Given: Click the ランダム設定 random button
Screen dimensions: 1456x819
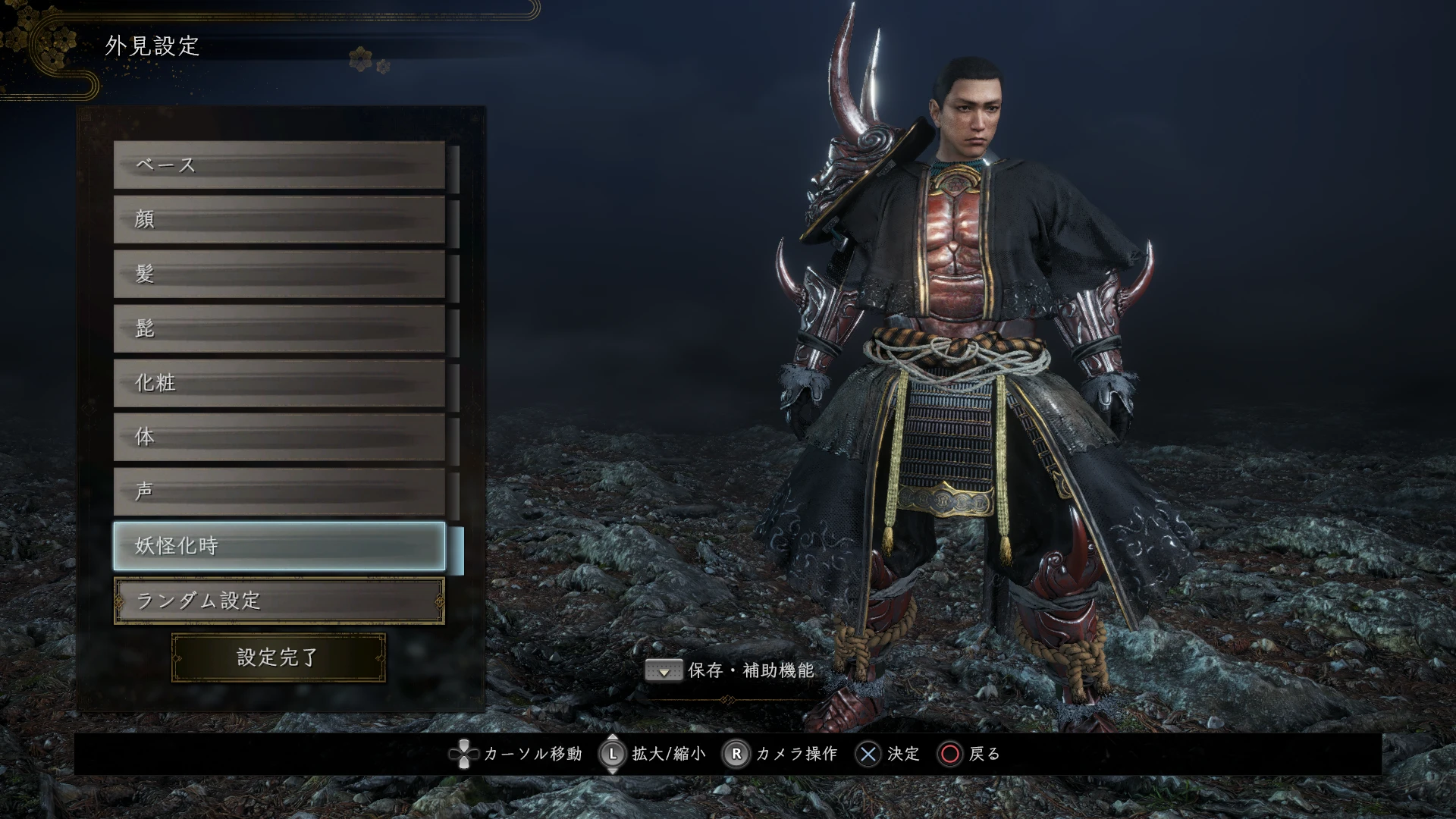Looking at the screenshot, I should coord(279,601).
